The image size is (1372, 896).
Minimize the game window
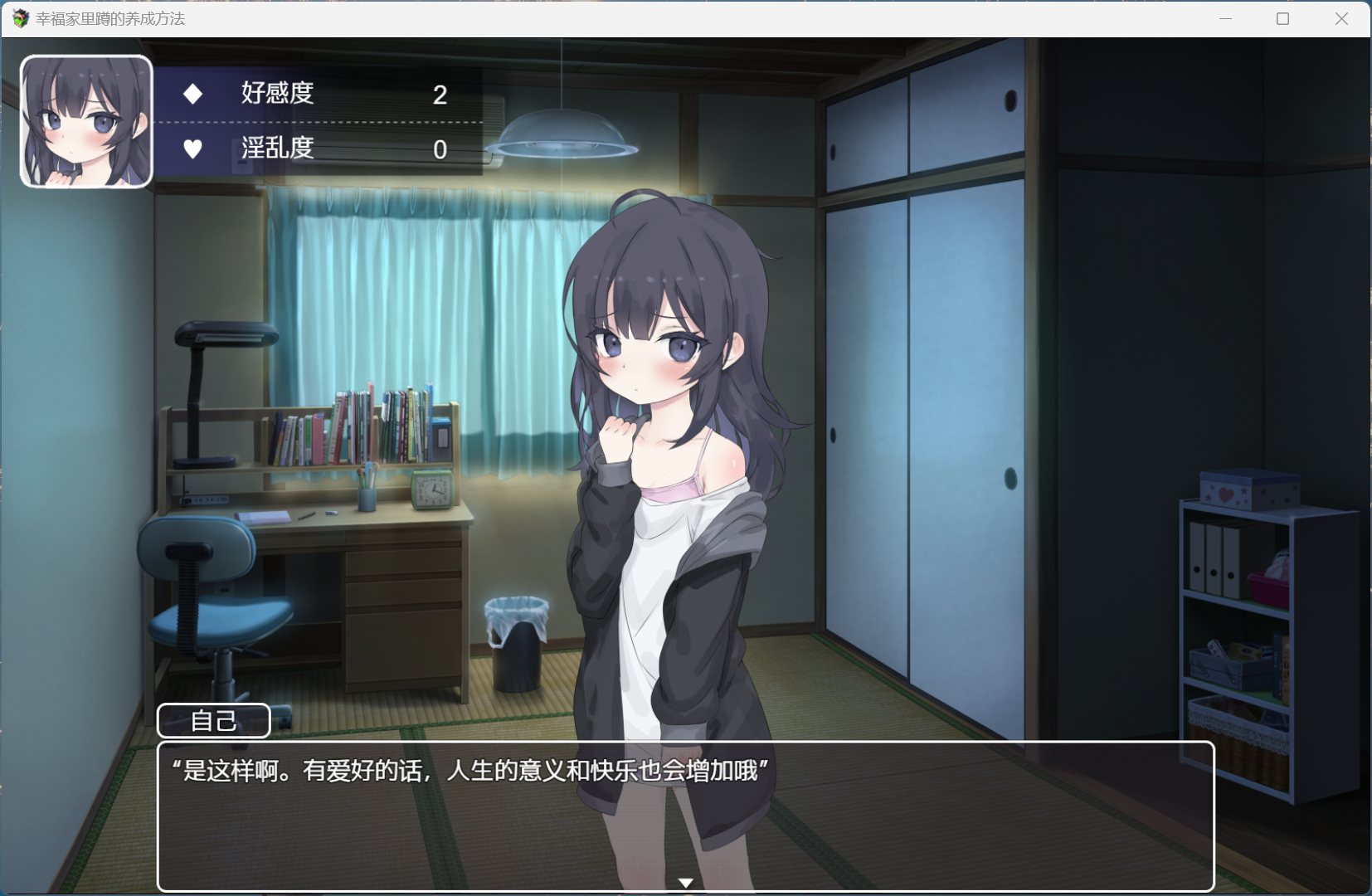pyautogui.click(x=1225, y=18)
